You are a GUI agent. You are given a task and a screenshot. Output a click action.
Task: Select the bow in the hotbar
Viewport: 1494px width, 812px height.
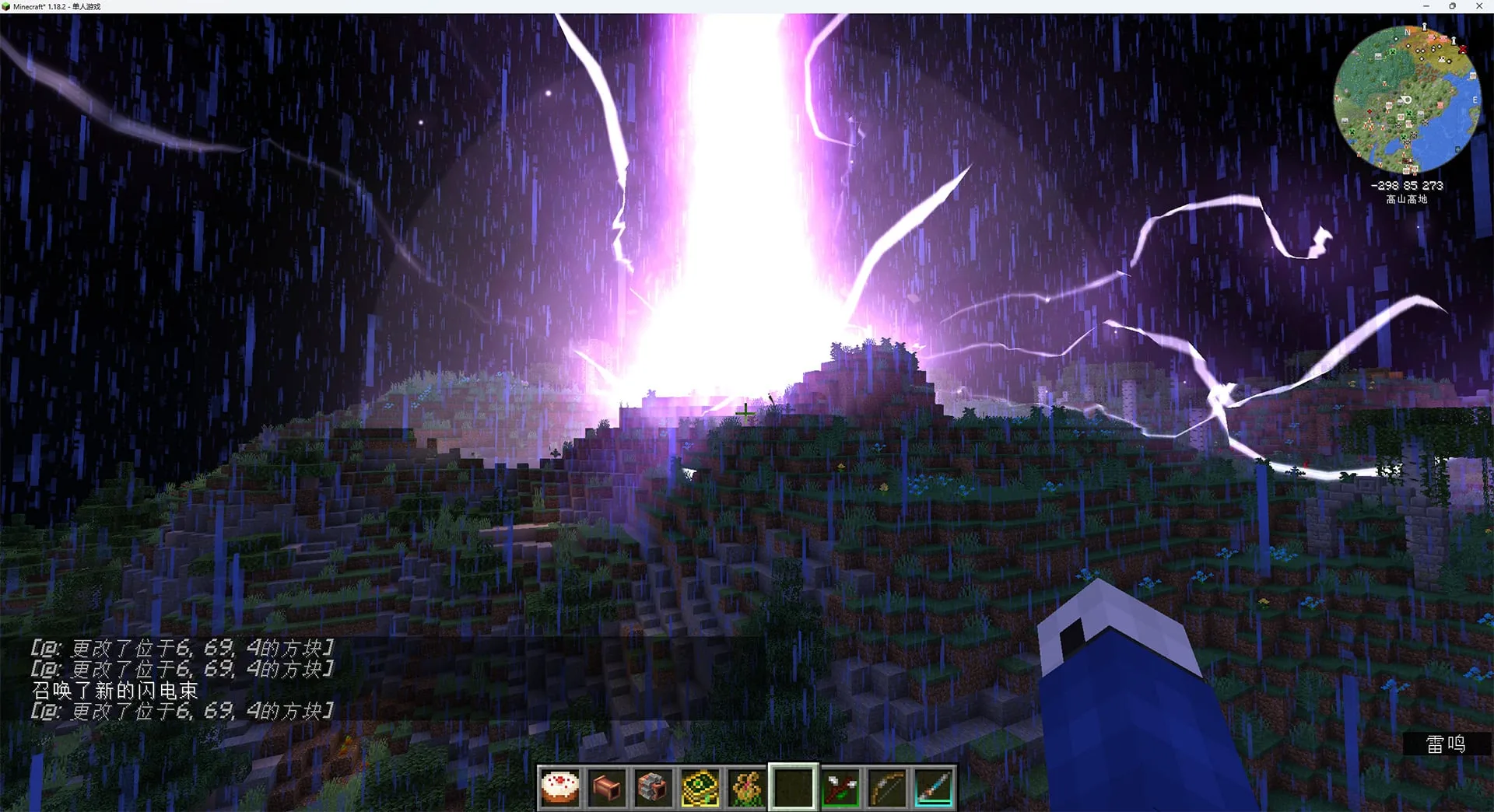point(886,788)
